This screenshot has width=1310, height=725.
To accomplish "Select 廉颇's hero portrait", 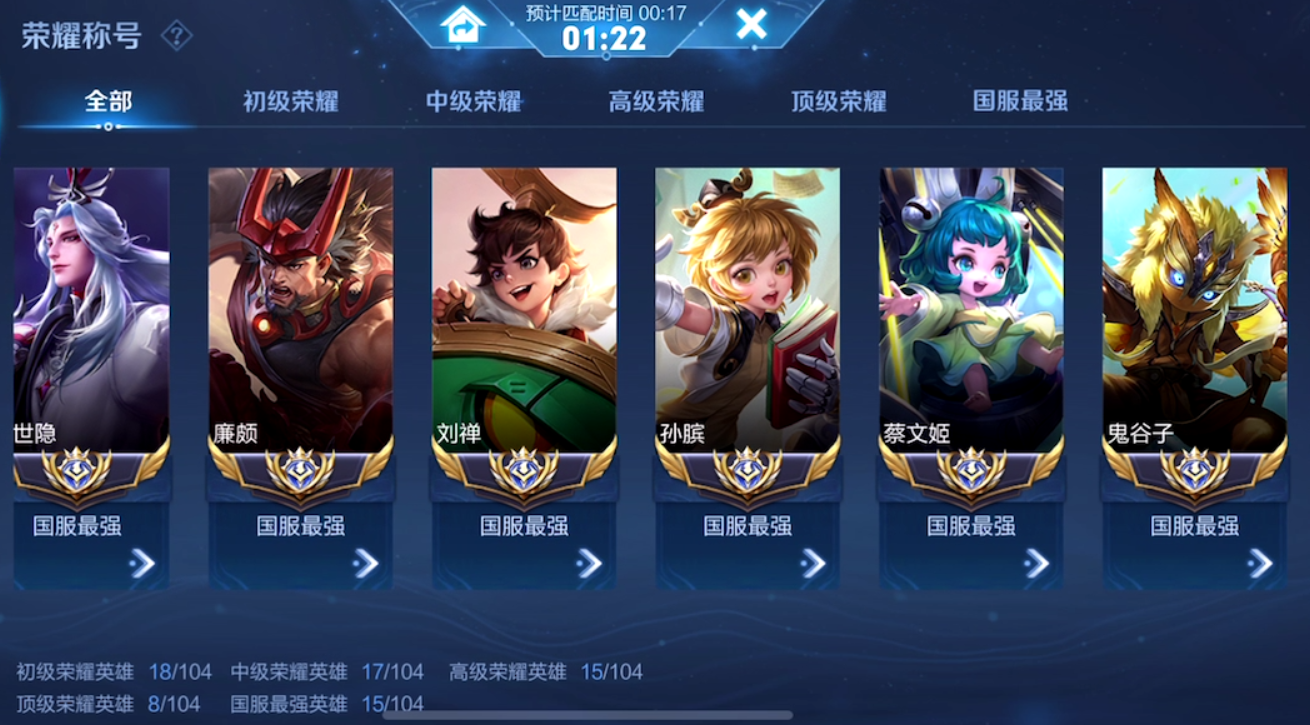I will (x=302, y=300).
